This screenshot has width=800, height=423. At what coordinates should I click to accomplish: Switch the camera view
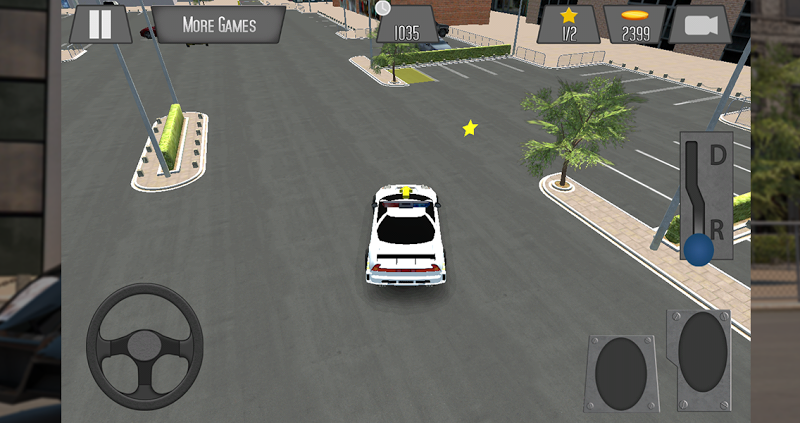[699, 25]
